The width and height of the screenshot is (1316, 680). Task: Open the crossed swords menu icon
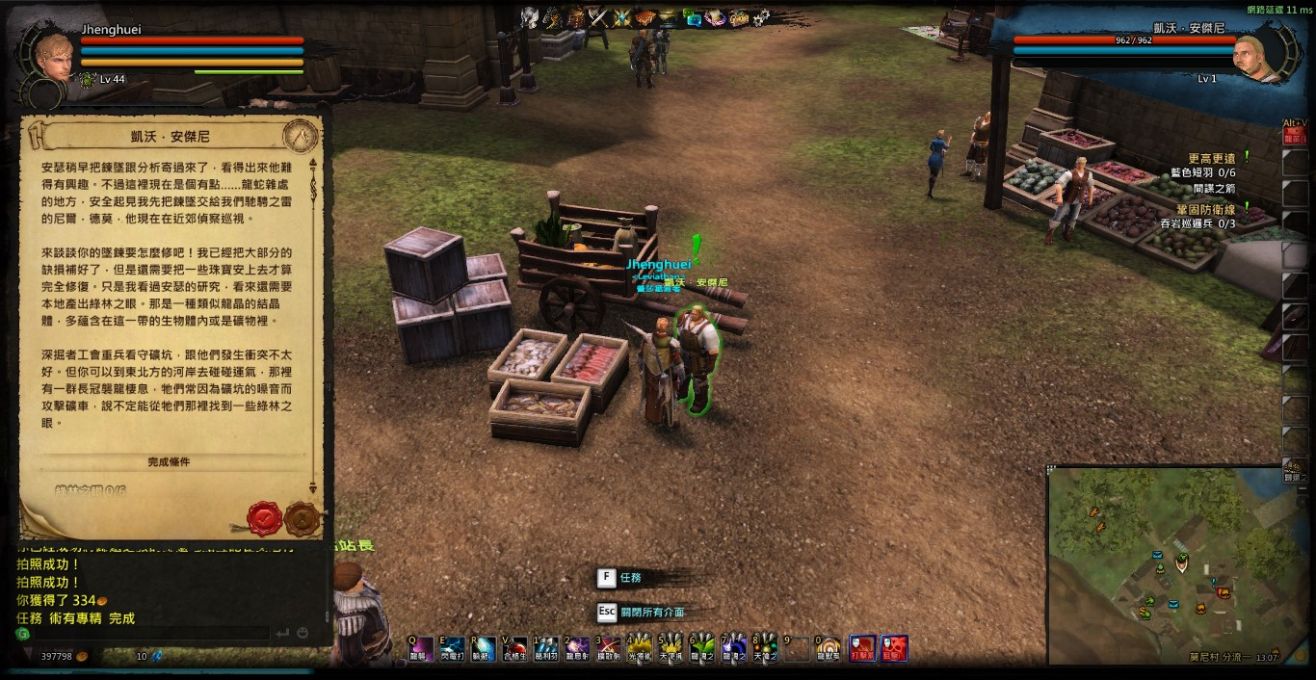pos(598,17)
